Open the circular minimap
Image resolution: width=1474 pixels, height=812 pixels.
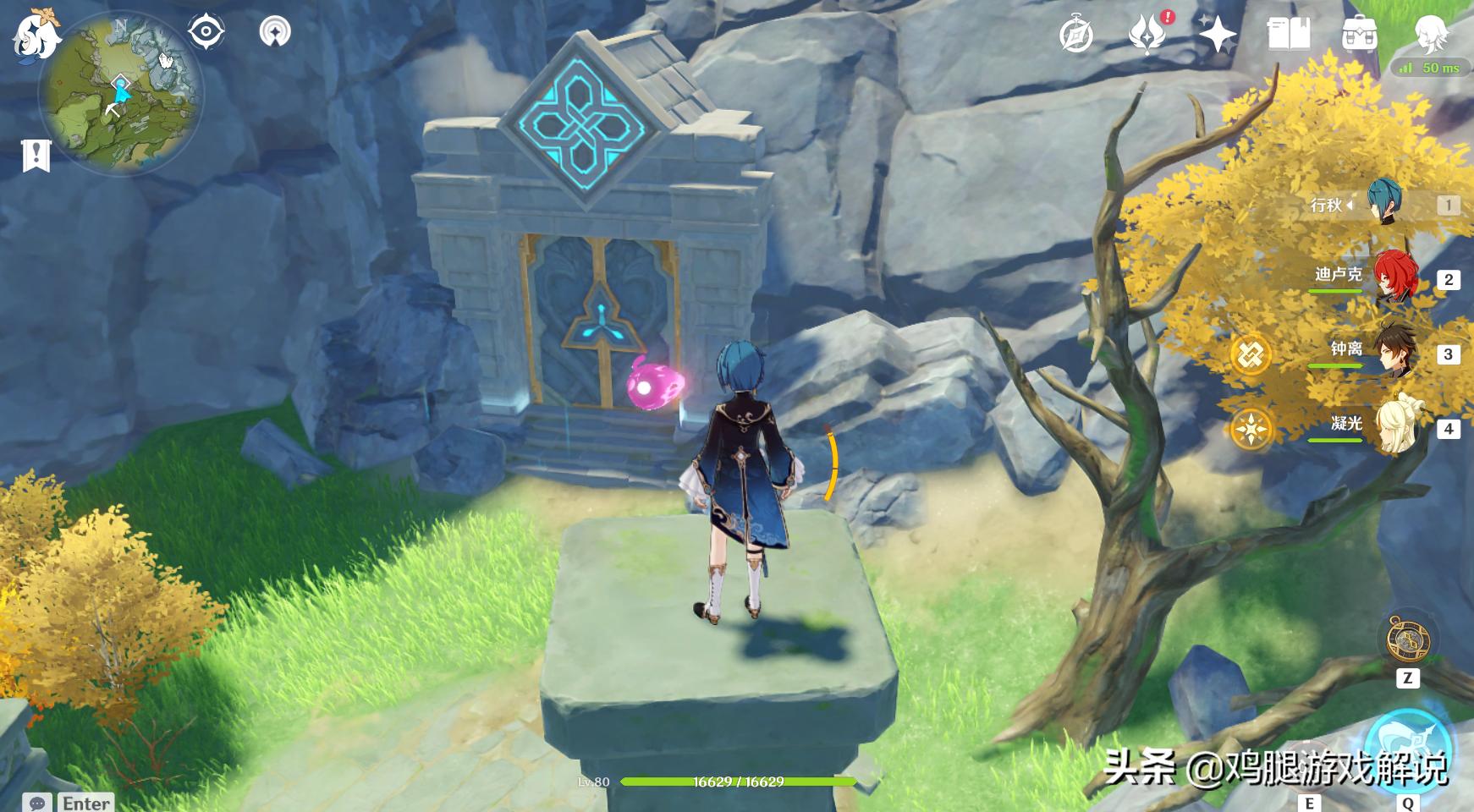[121, 95]
